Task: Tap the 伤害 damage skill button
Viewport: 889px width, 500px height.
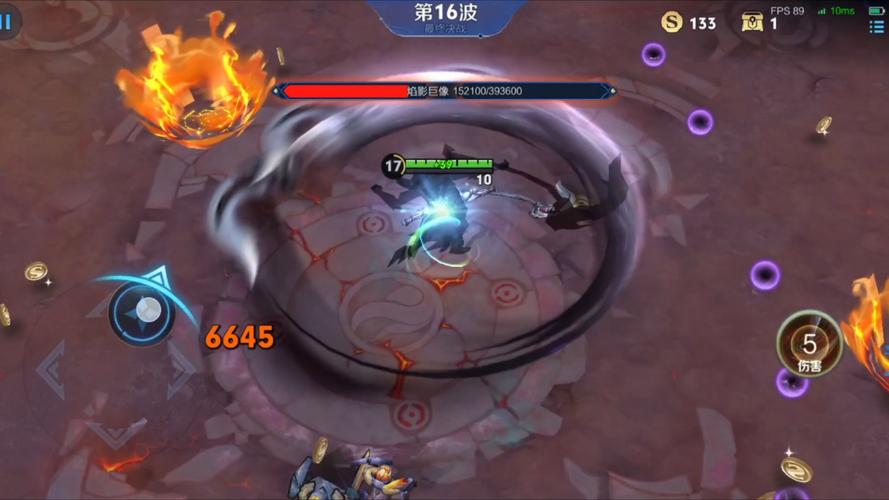Action: click(809, 345)
